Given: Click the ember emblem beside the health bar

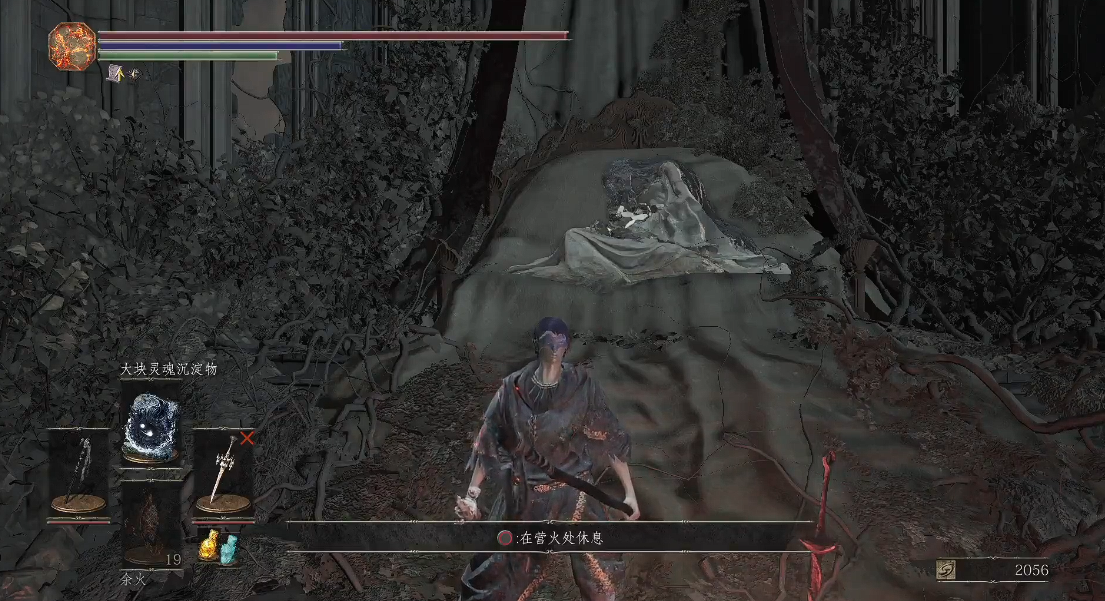Looking at the screenshot, I should click(71, 46).
